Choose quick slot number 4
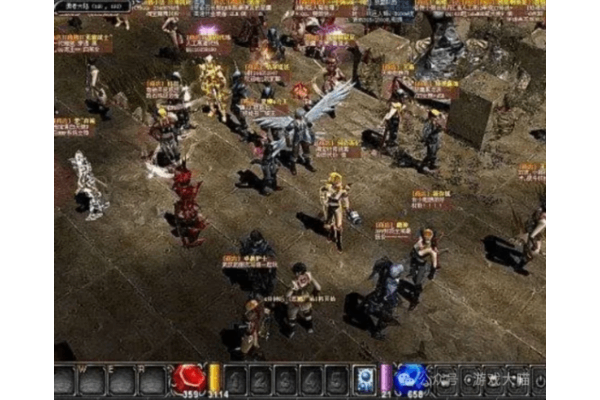 [312, 380]
